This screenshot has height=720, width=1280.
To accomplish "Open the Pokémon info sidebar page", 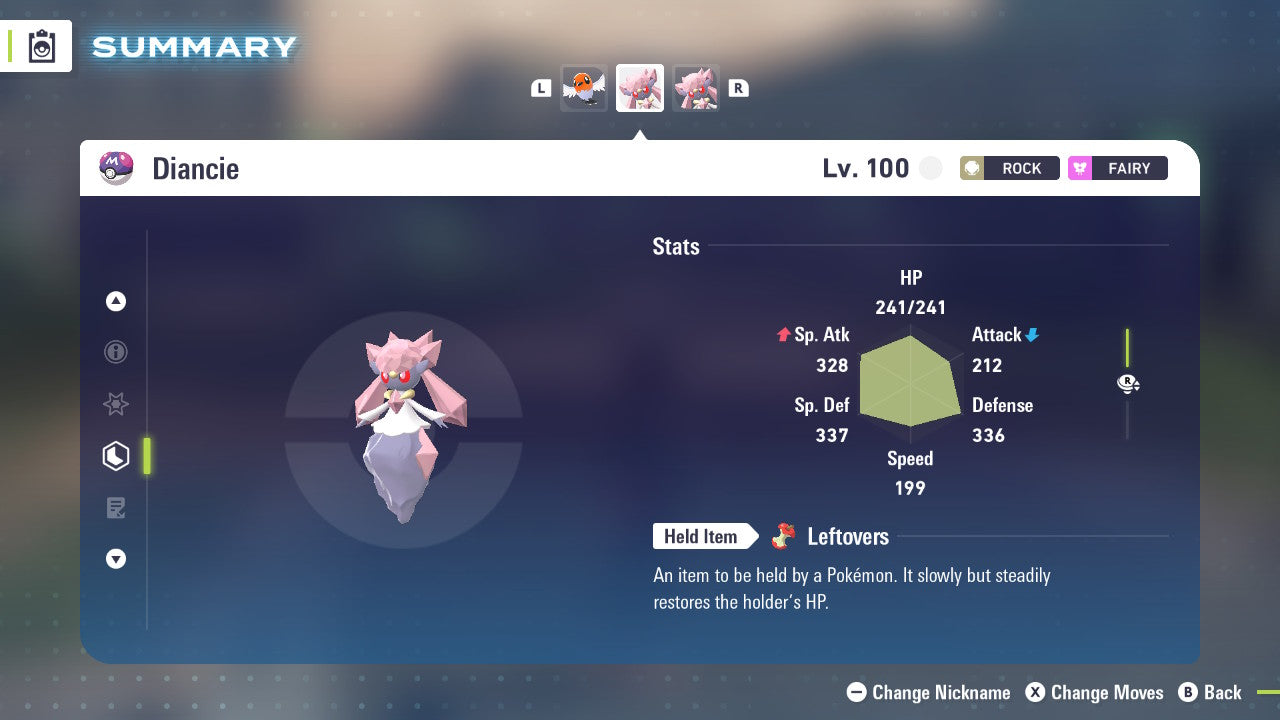I will pyautogui.click(x=116, y=352).
